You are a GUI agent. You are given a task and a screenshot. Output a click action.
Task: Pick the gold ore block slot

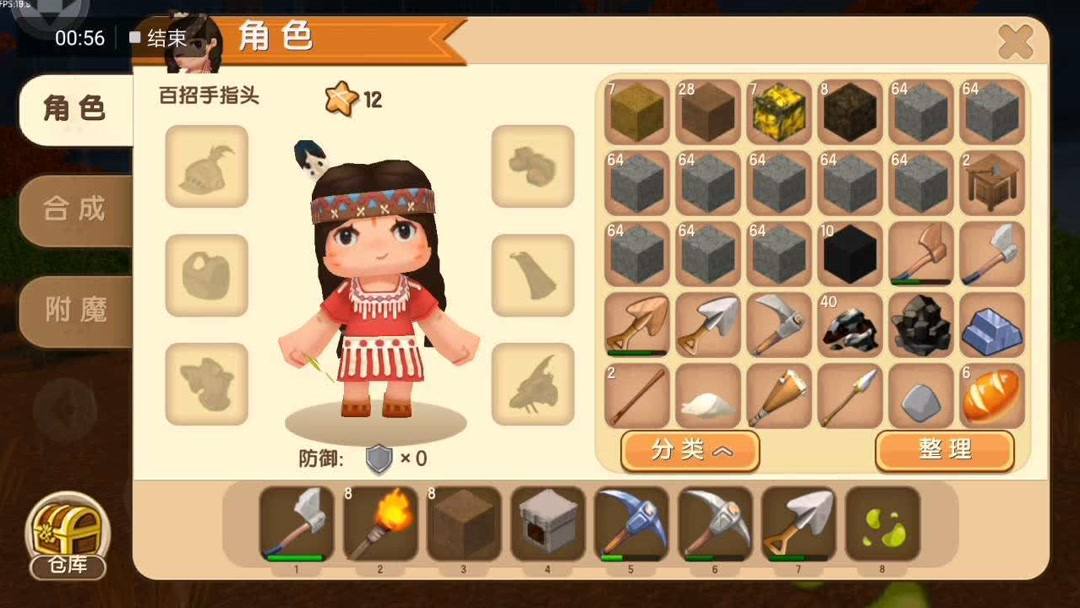(x=779, y=112)
